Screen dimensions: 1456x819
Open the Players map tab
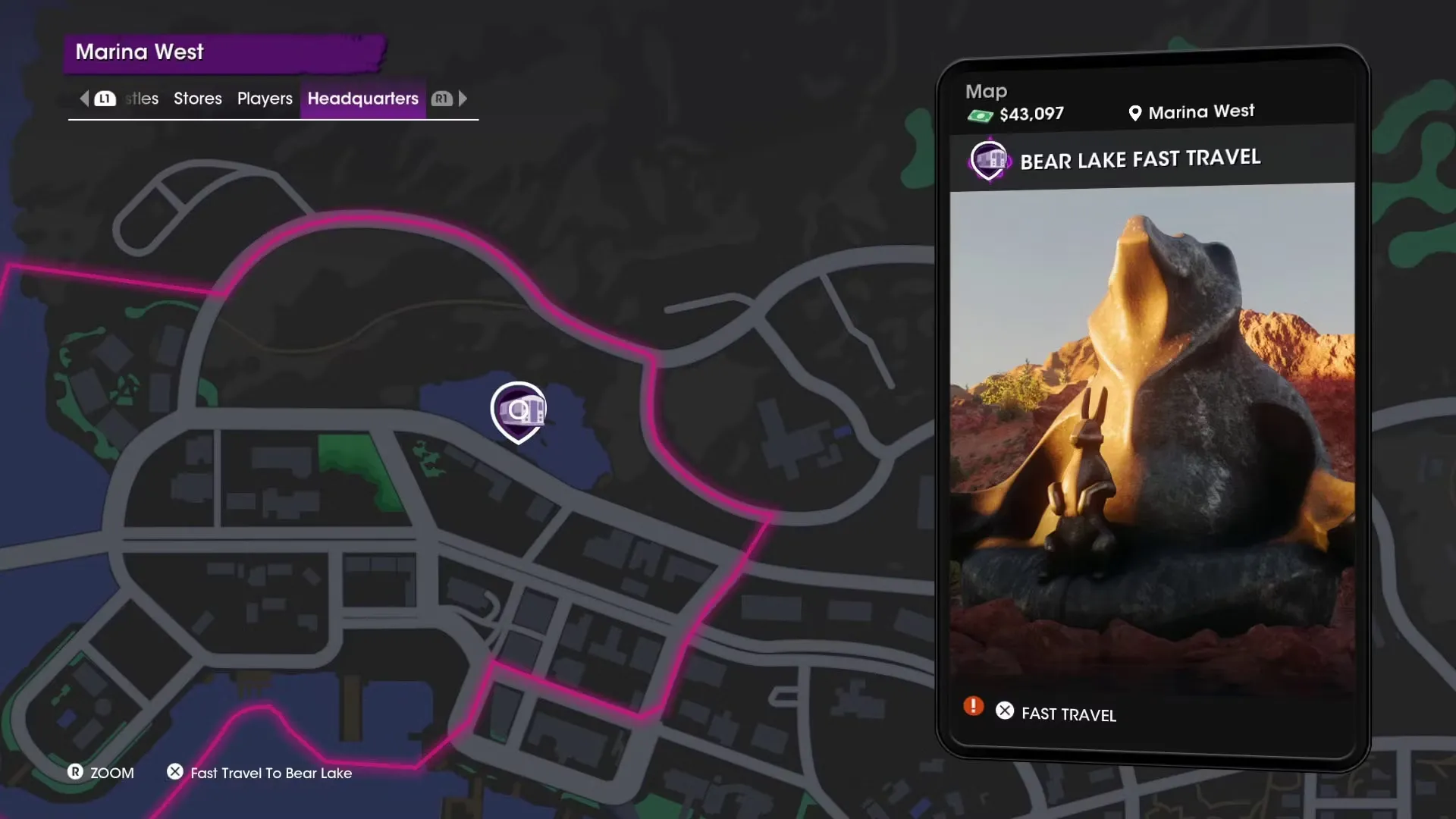[265, 99]
